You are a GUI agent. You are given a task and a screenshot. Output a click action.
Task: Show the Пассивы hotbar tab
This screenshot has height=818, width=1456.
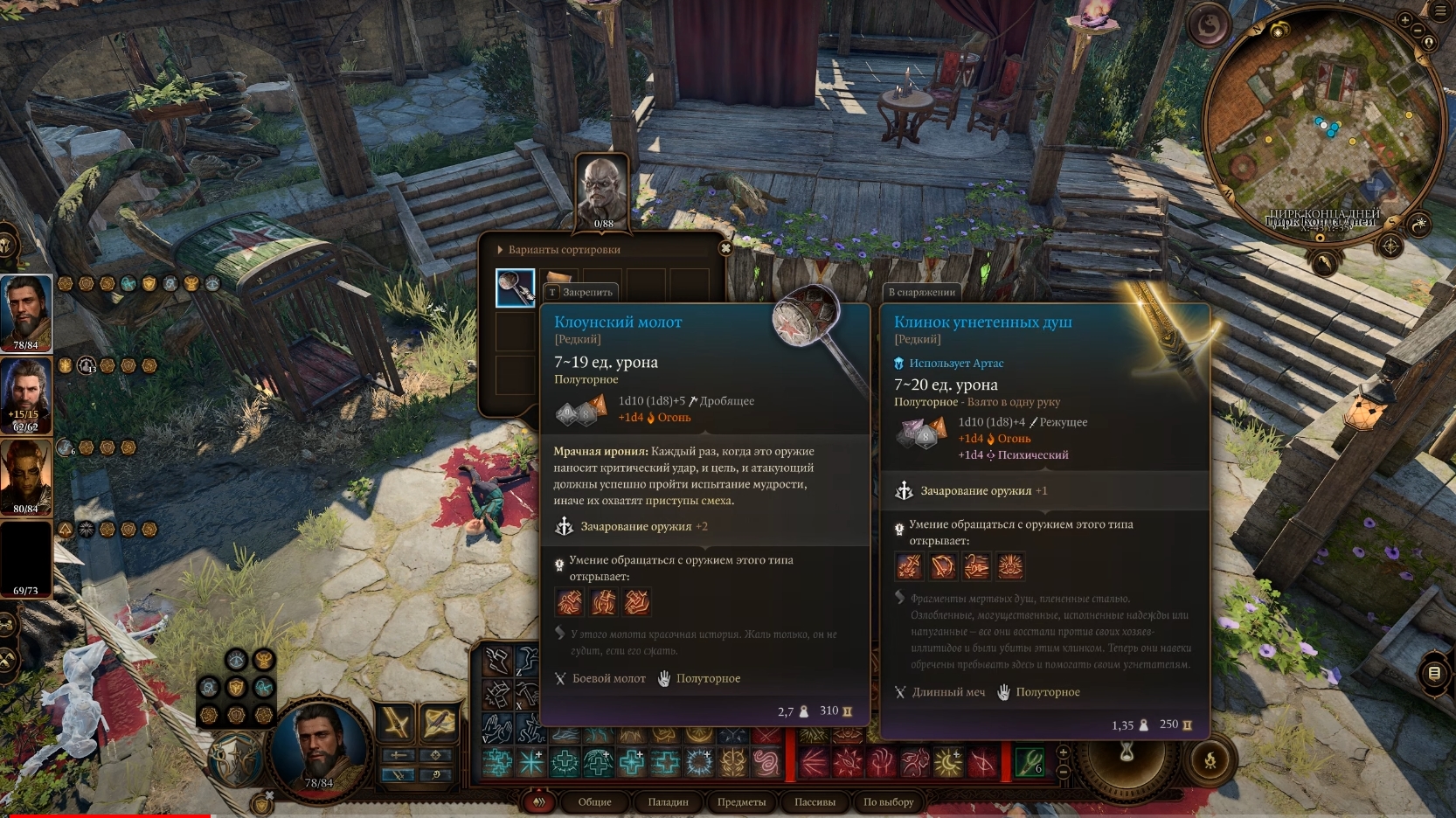point(815,802)
